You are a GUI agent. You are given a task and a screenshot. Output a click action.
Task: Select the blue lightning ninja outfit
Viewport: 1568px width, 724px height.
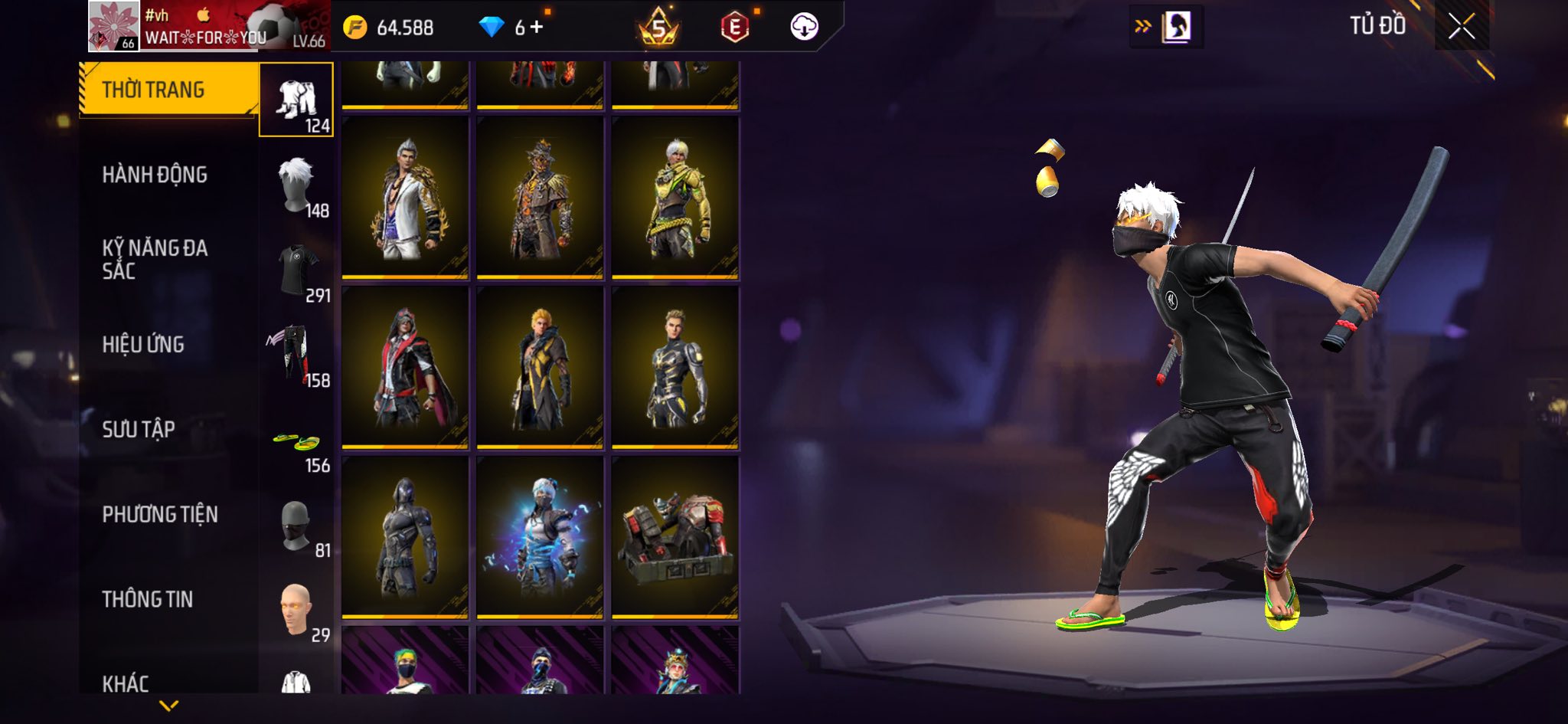point(540,538)
